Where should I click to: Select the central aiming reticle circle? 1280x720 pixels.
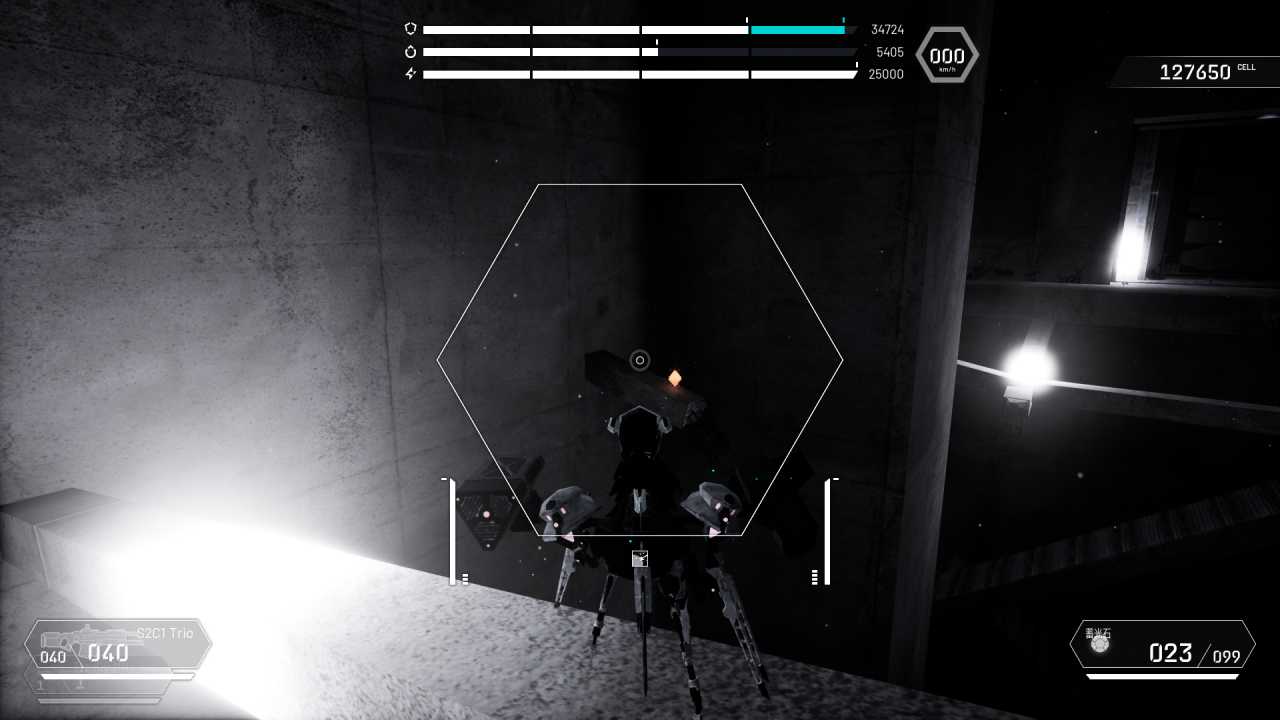pos(640,360)
